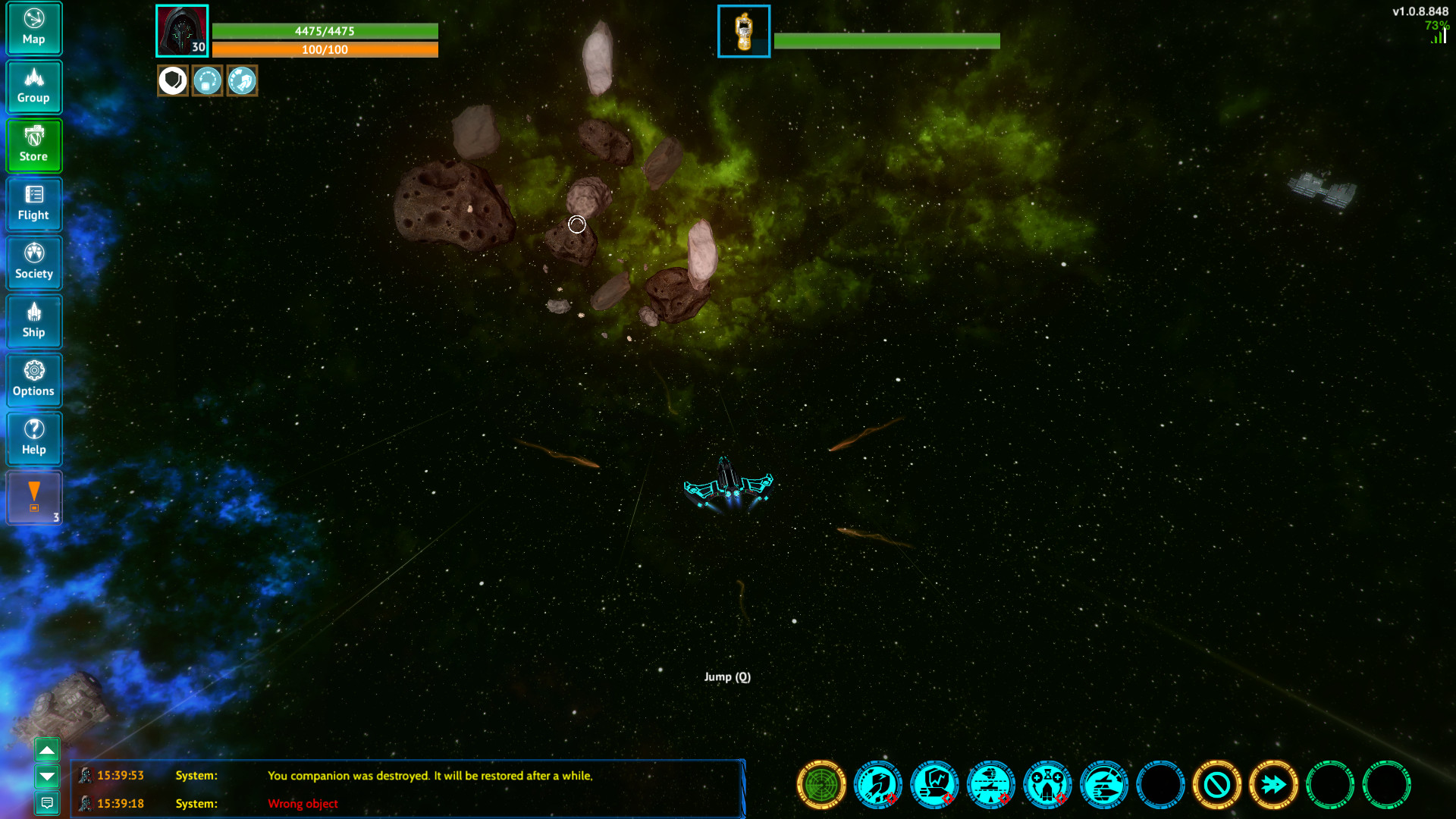Image resolution: width=1456 pixels, height=819 pixels.
Task: Open the chat message panel icon
Action: pyautogui.click(x=47, y=803)
